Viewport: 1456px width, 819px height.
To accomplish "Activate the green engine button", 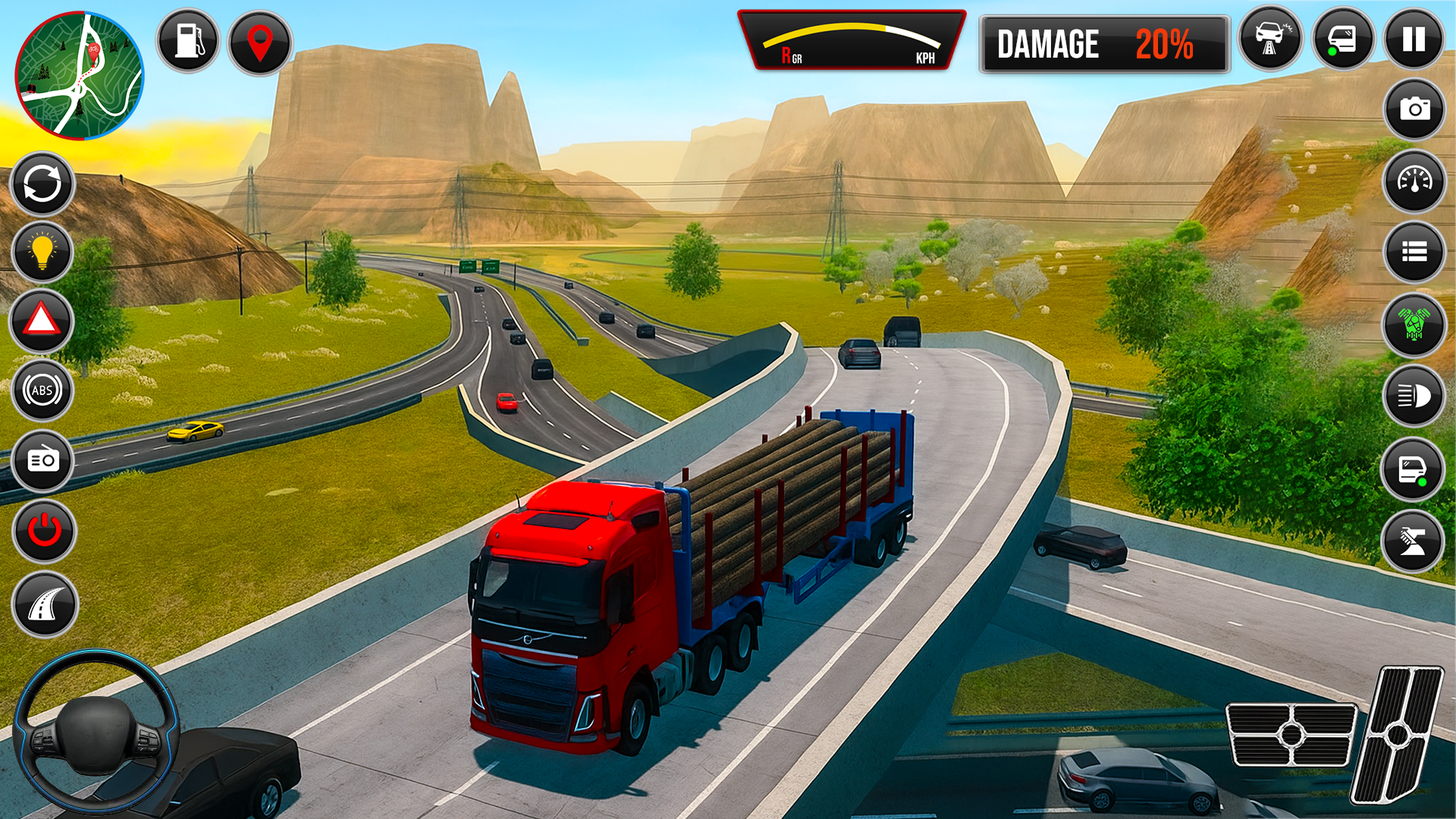I will (1414, 325).
